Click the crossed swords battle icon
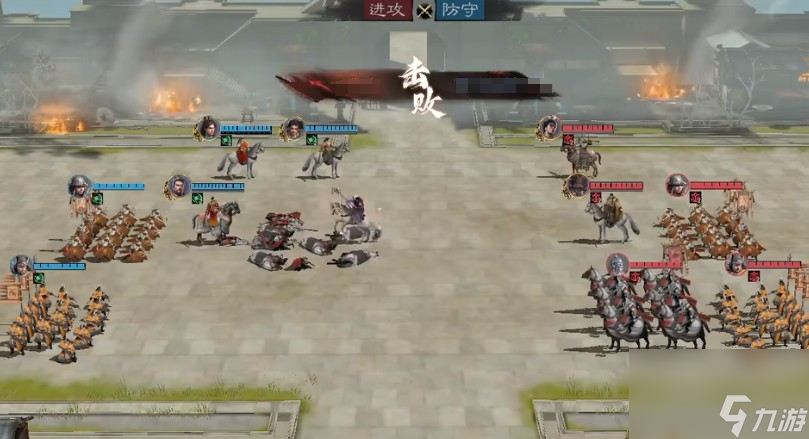 click(x=425, y=12)
